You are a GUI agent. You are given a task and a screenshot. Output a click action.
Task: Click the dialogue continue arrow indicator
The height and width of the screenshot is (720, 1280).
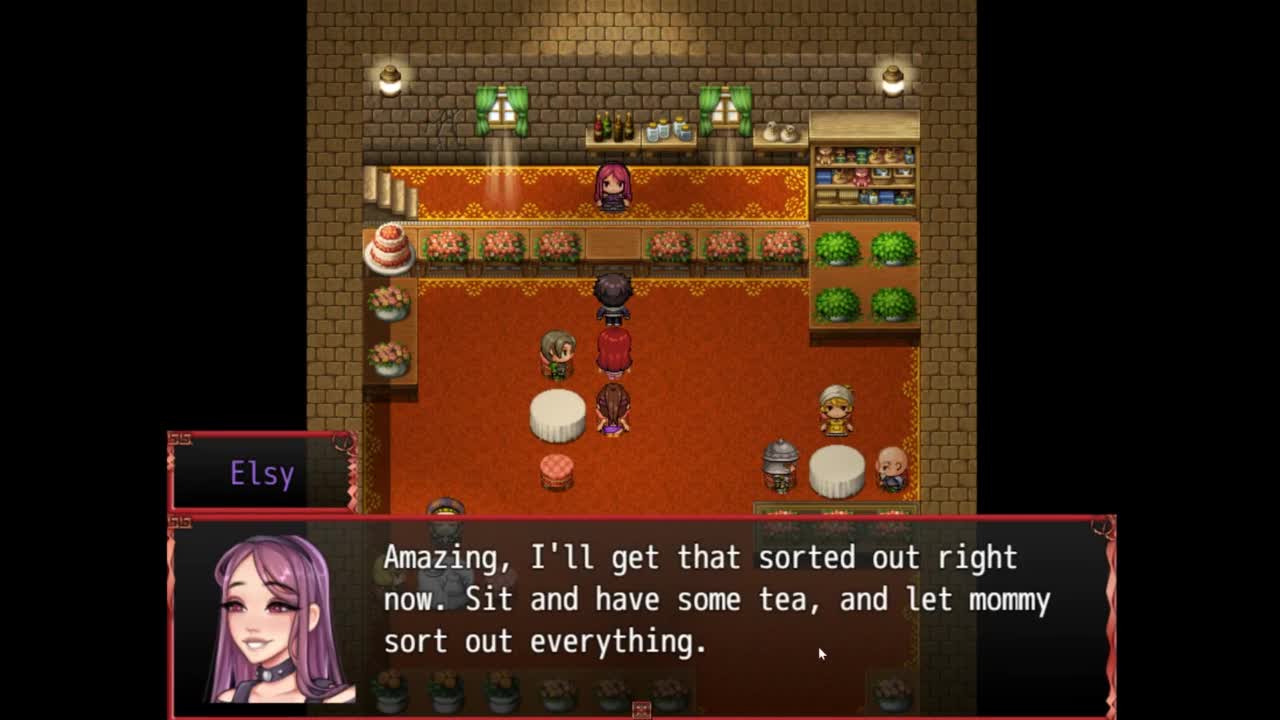641,709
